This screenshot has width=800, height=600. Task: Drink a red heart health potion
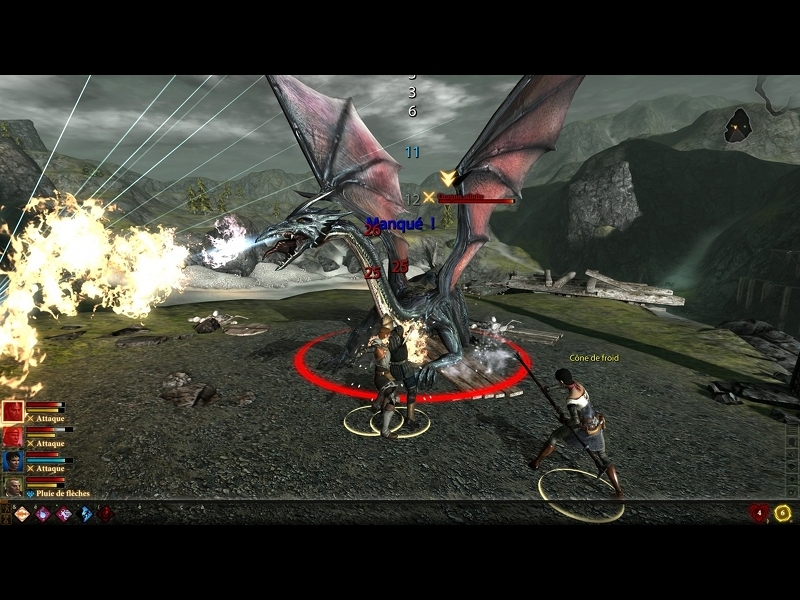(x=759, y=513)
